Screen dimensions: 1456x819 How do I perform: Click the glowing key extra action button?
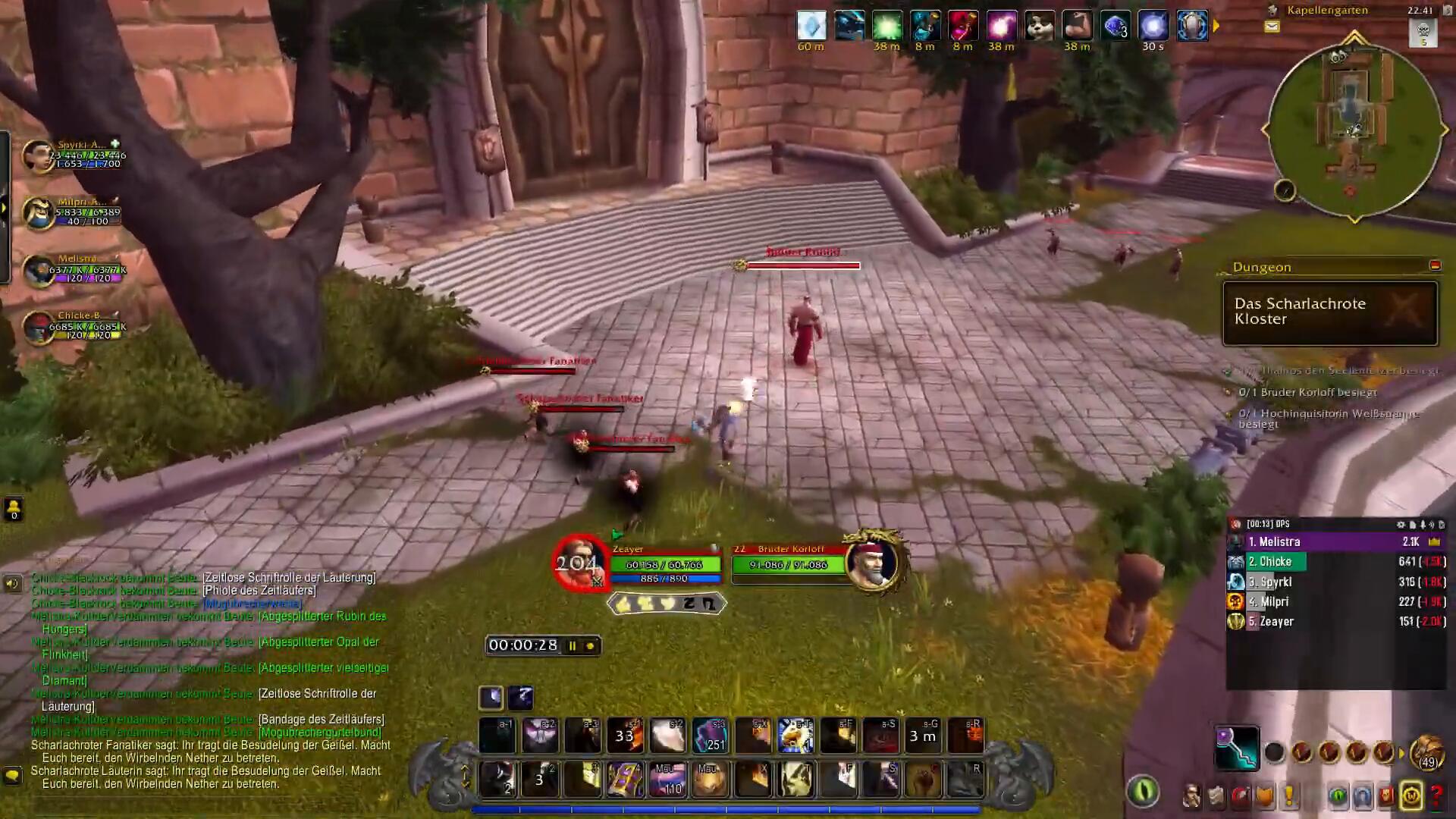pos(1237,748)
